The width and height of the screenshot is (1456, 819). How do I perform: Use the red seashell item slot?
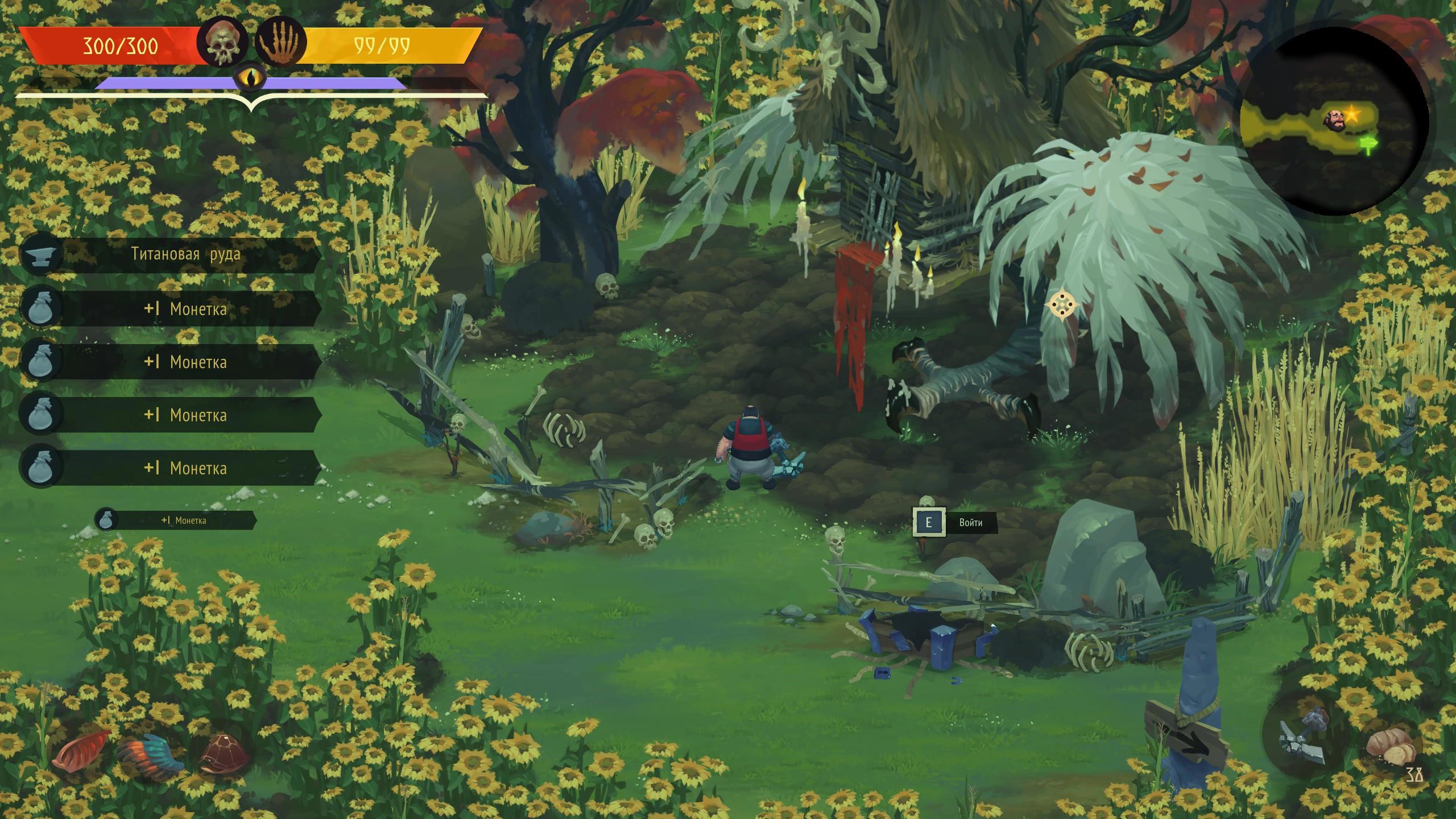[x=82, y=750]
